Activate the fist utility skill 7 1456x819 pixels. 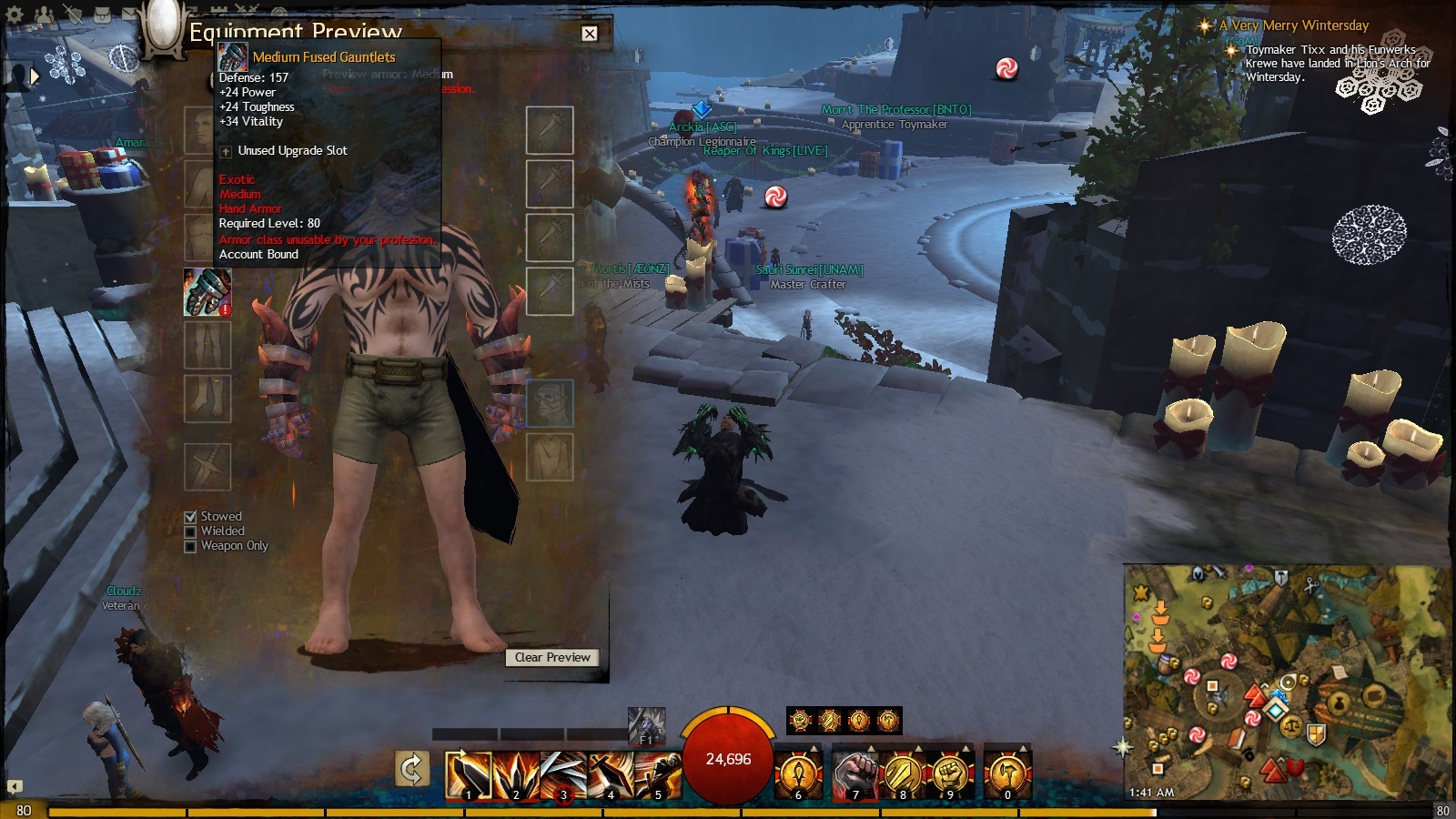click(855, 775)
